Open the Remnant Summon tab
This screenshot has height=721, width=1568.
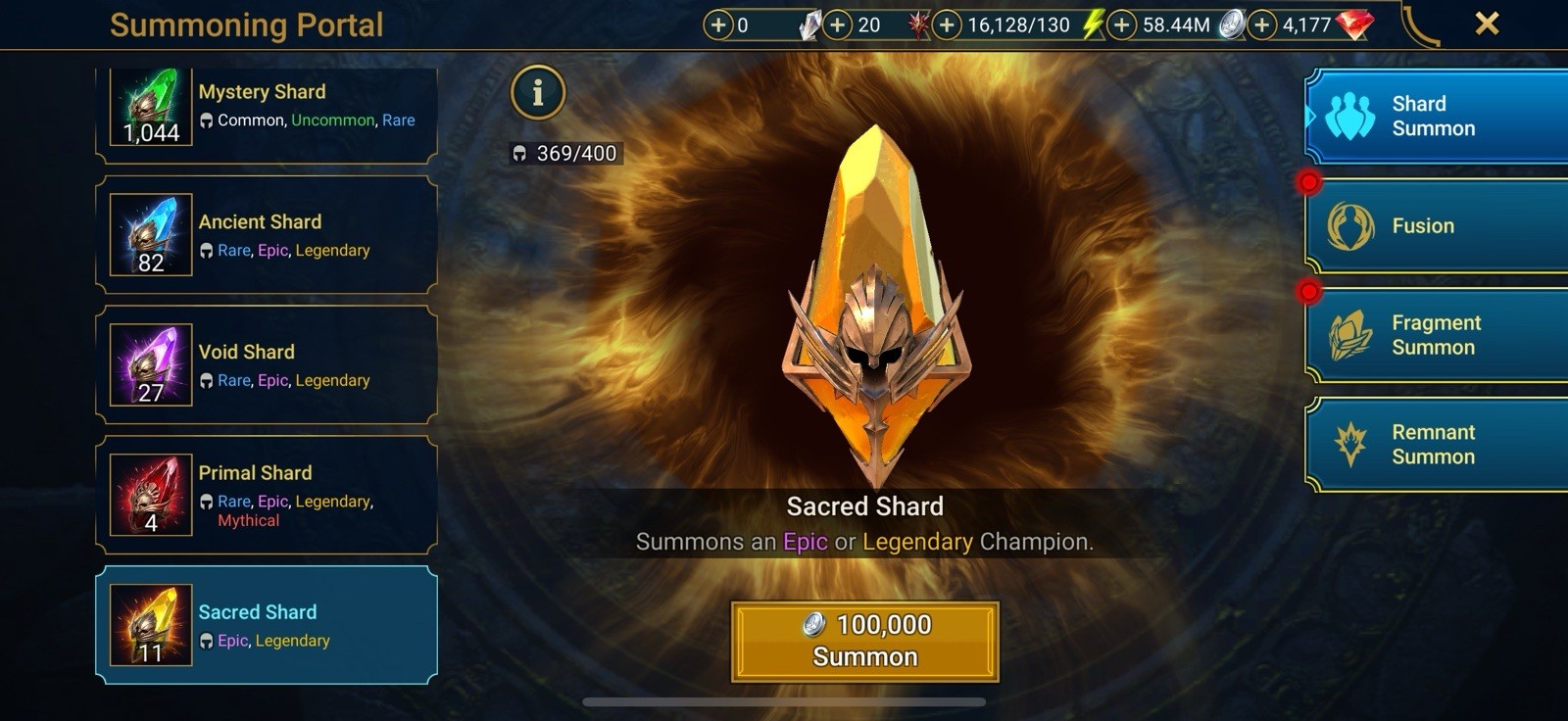coord(1435,445)
